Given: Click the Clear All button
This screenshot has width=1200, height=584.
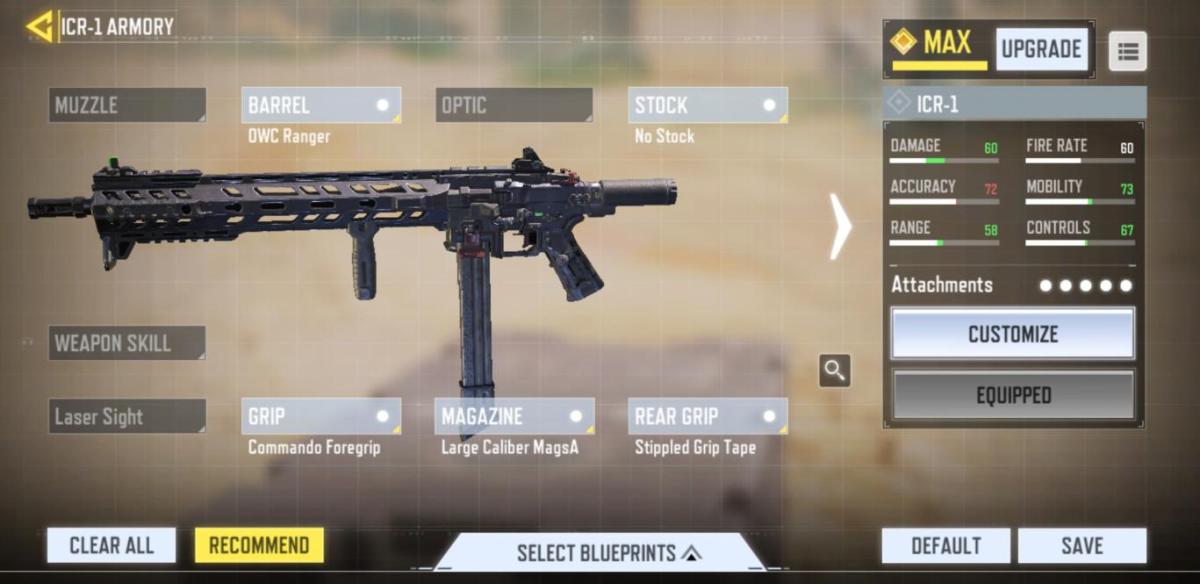Looking at the screenshot, I should 111,546.
